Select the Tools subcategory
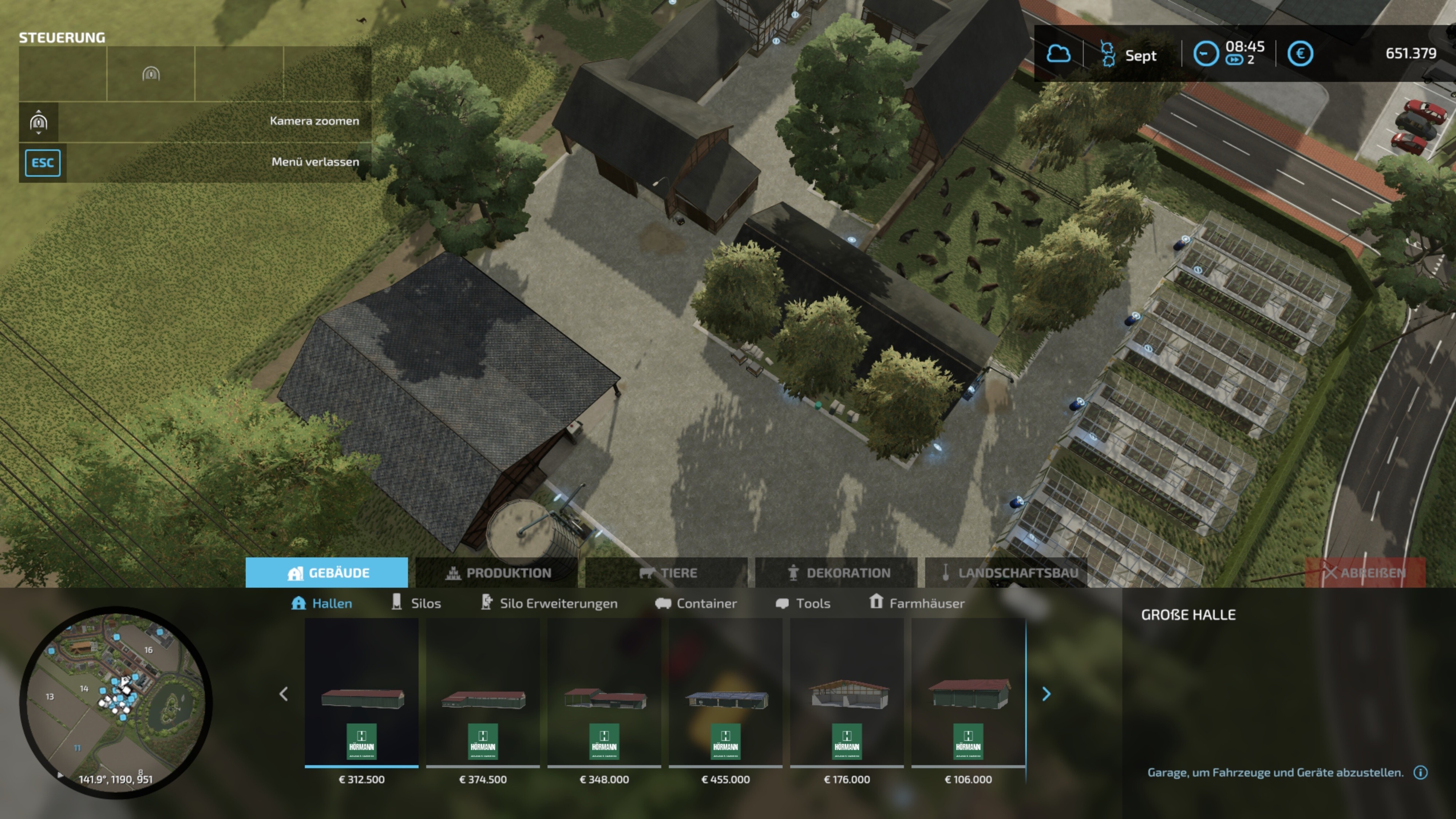The image size is (1456, 819). (803, 603)
